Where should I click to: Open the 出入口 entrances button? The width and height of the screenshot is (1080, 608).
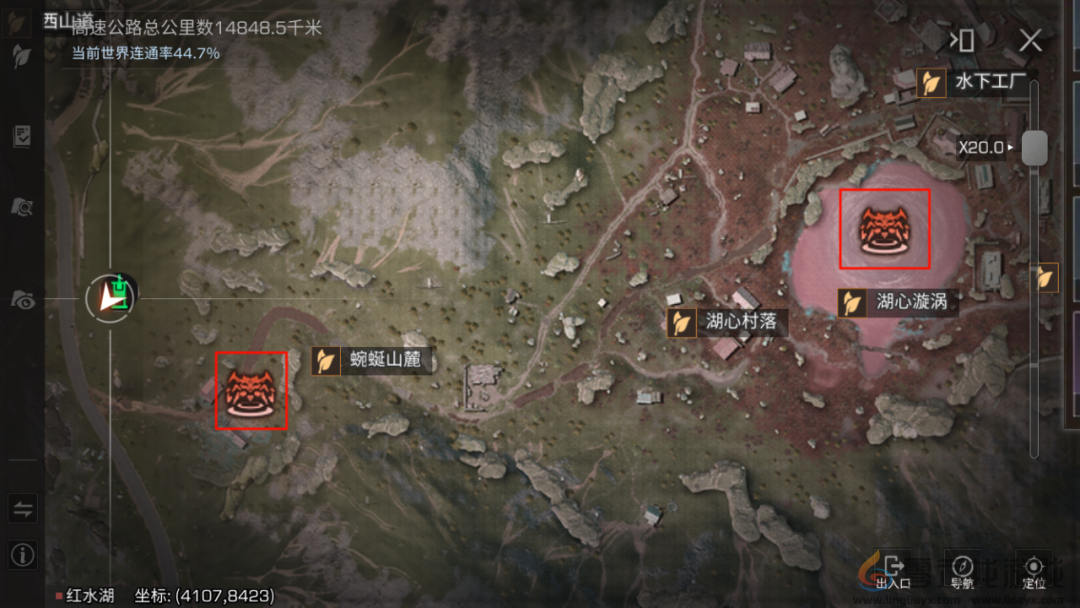(x=893, y=572)
